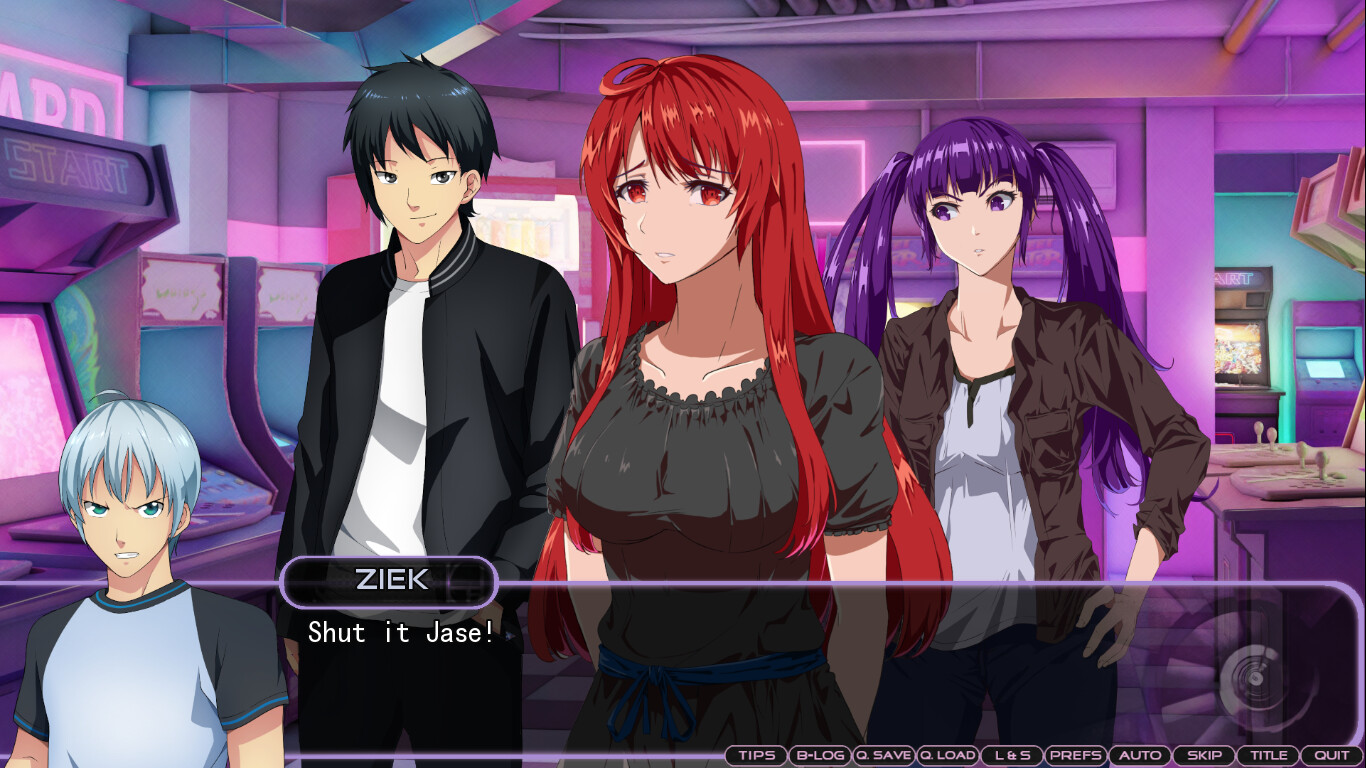Viewport: 1366px width, 768px height.
Task: Enable SKIP mode to fast-forward dialogue
Action: point(1204,755)
